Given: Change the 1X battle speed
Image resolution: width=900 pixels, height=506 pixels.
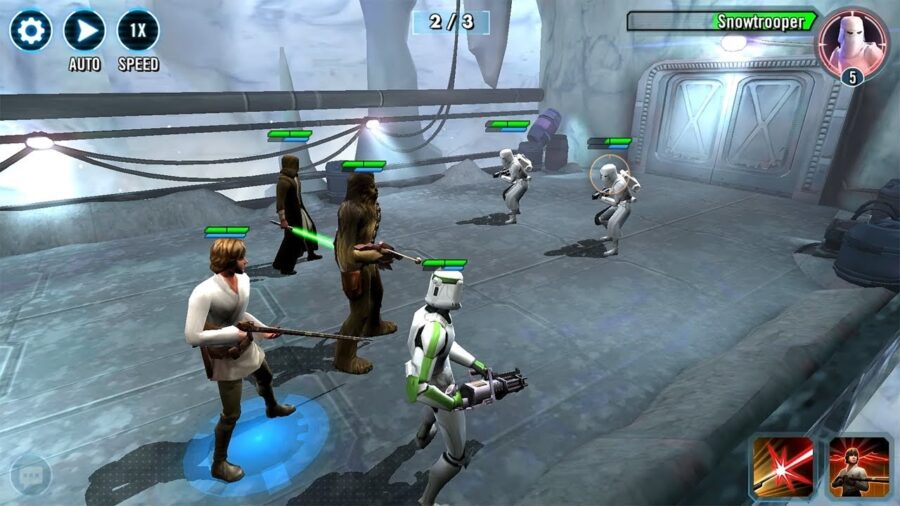Looking at the screenshot, I should tap(138, 30).
